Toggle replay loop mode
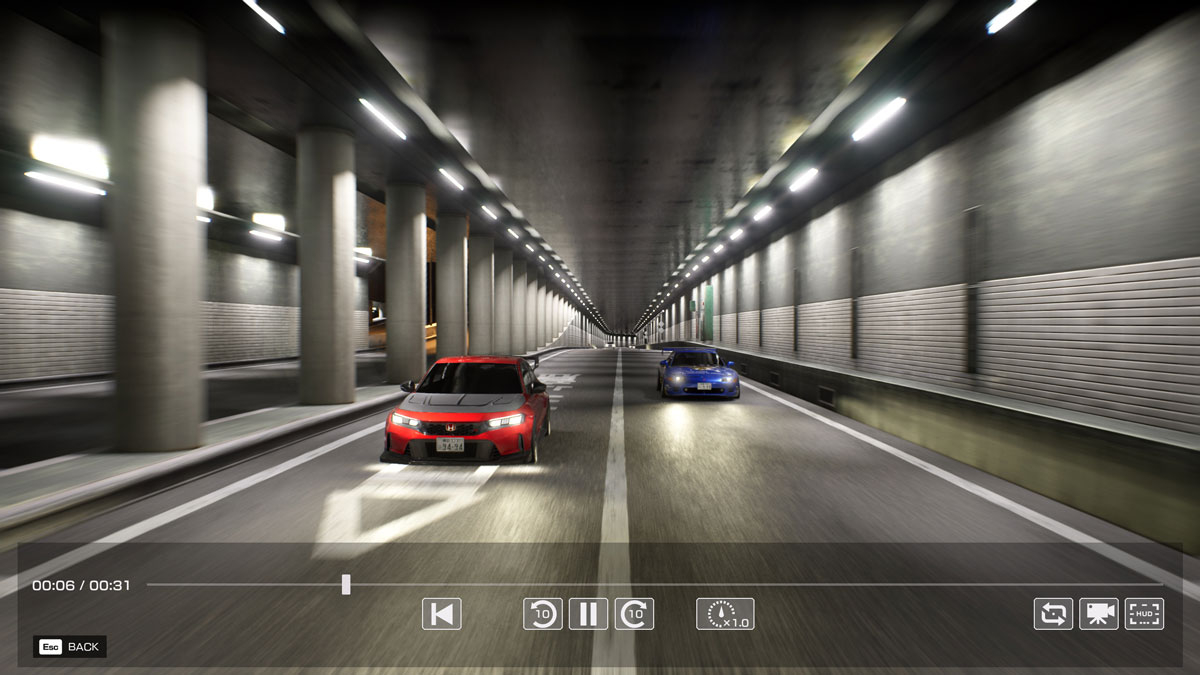The width and height of the screenshot is (1200, 675). [x=1053, y=614]
